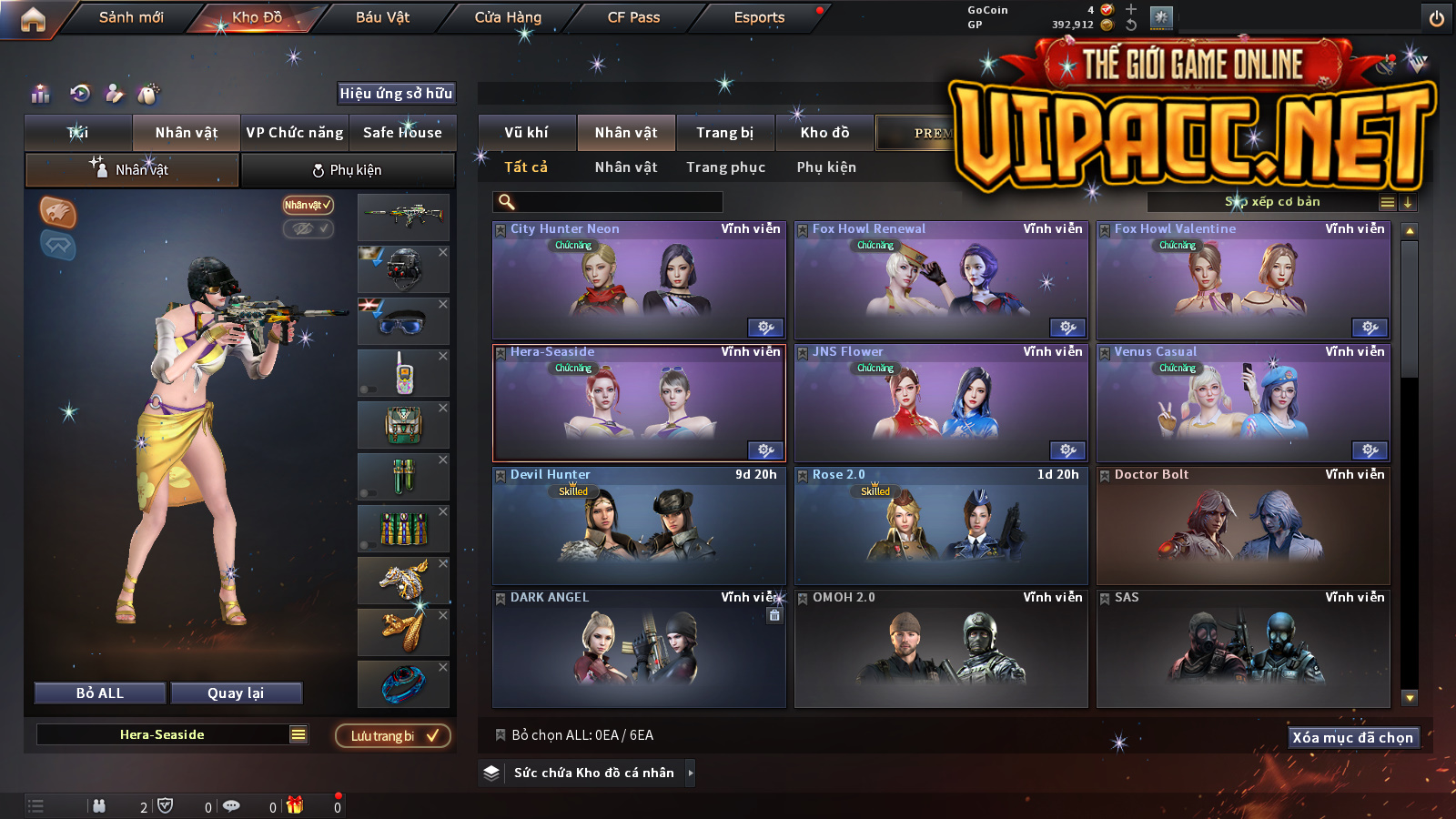The height and width of the screenshot is (819, 1456).
Task: Click Xóa mục đã chọn button
Action: click(x=1353, y=737)
